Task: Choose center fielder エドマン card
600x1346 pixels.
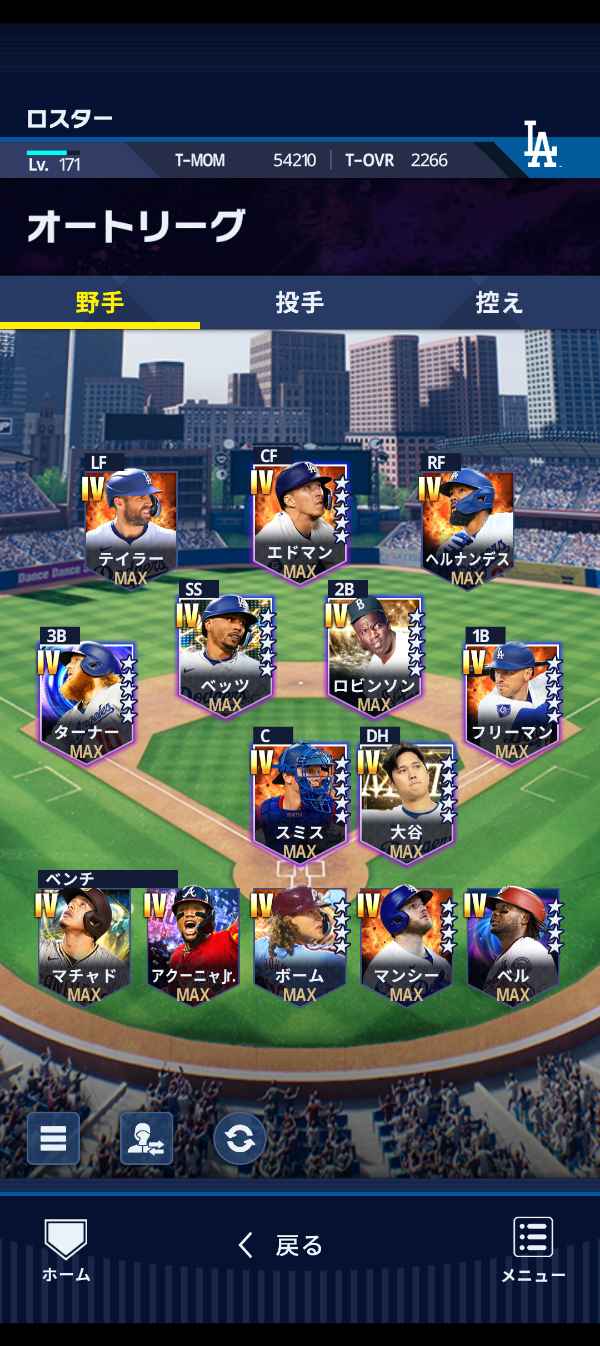Action: click(x=299, y=522)
